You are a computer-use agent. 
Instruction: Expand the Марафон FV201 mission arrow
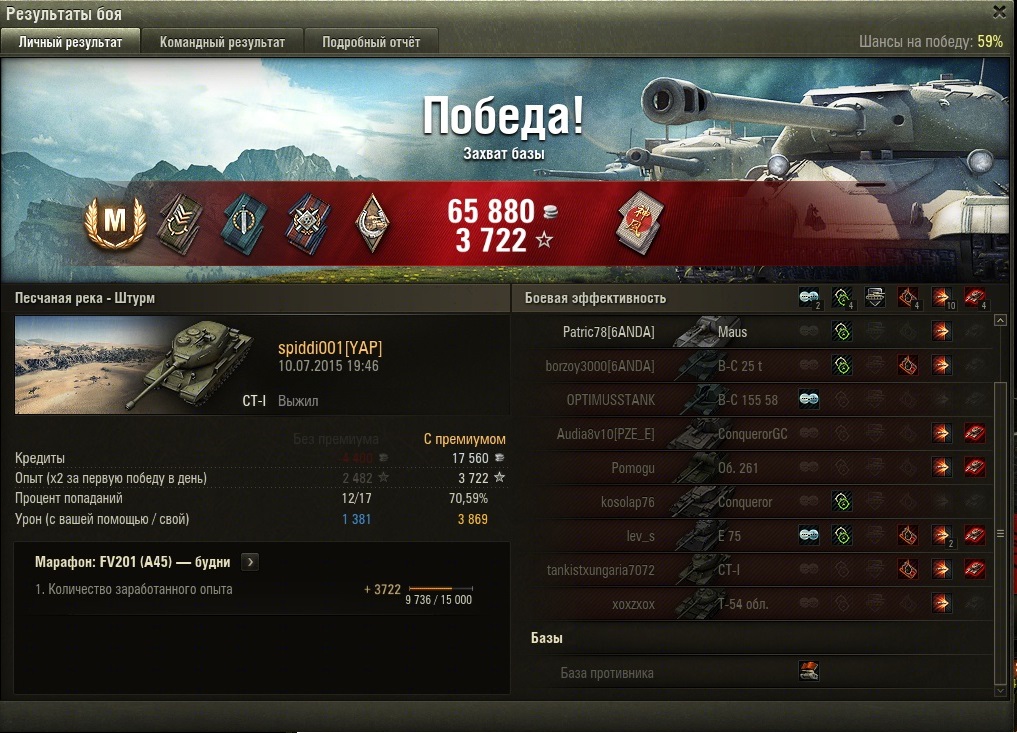tap(250, 562)
